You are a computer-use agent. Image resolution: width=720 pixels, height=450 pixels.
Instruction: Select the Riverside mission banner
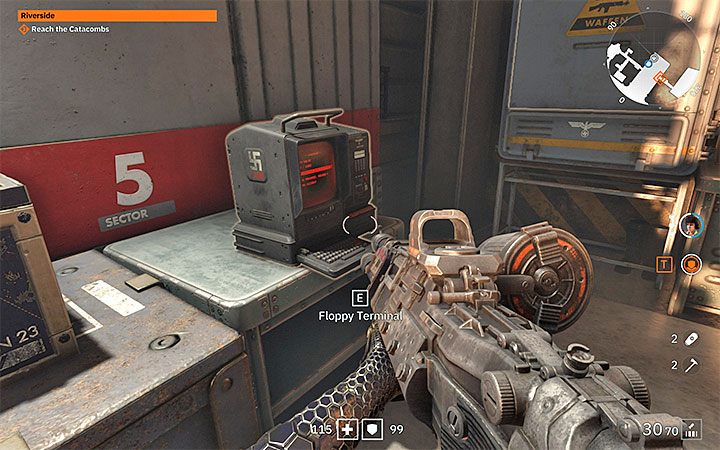[x=118, y=15]
